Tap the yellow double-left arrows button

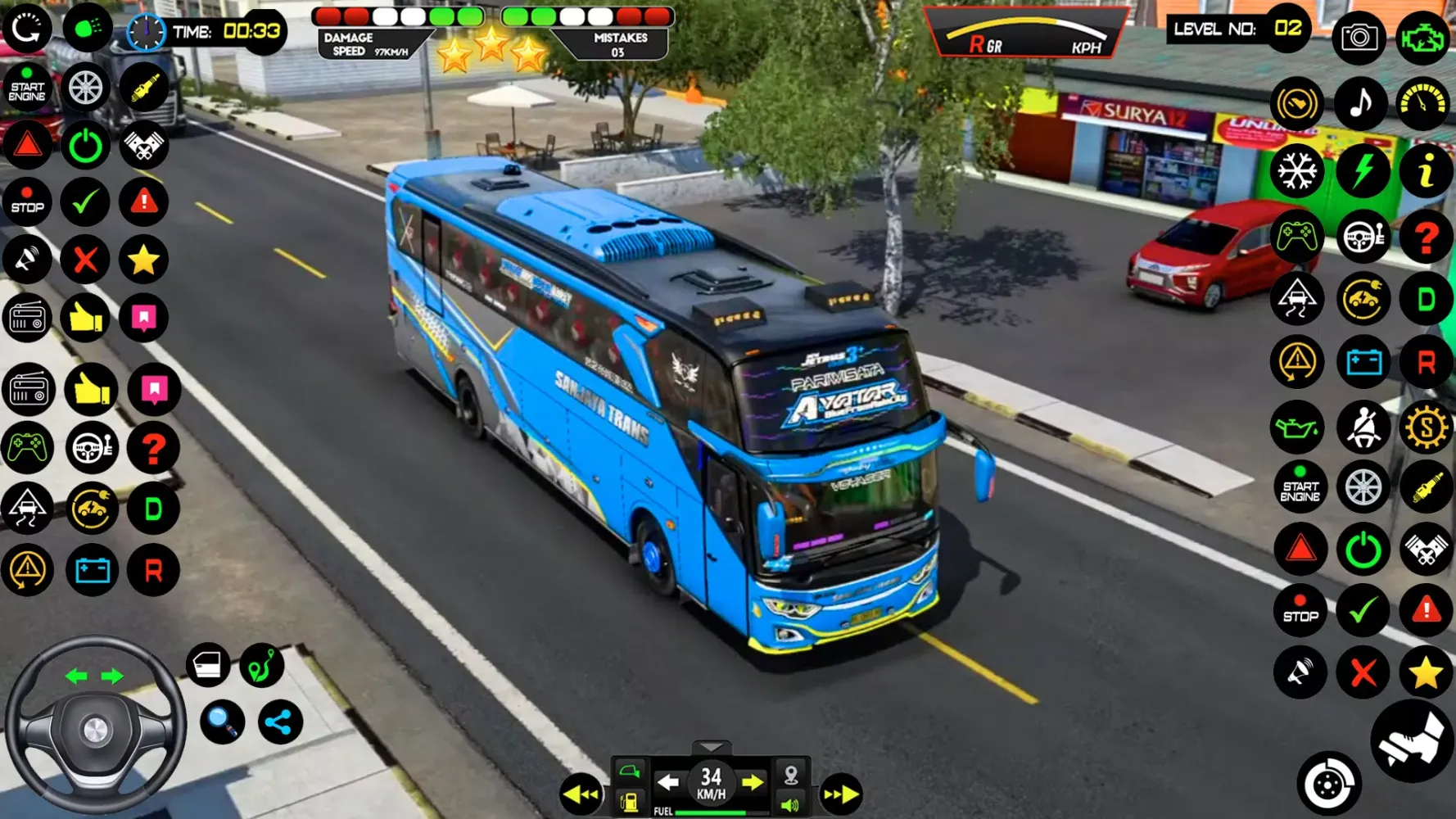pyautogui.click(x=581, y=794)
